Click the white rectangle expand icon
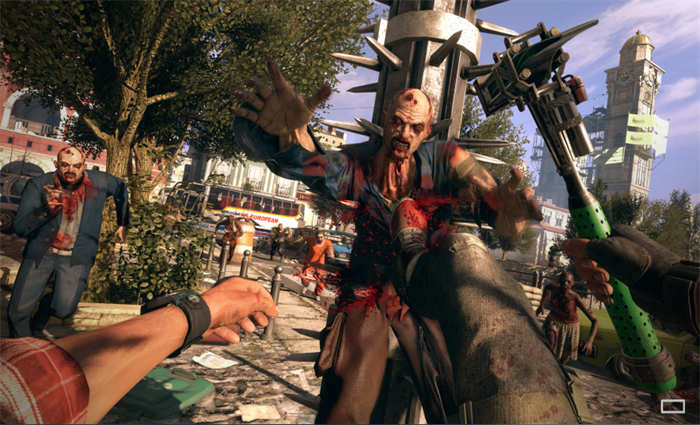 [x=673, y=406]
